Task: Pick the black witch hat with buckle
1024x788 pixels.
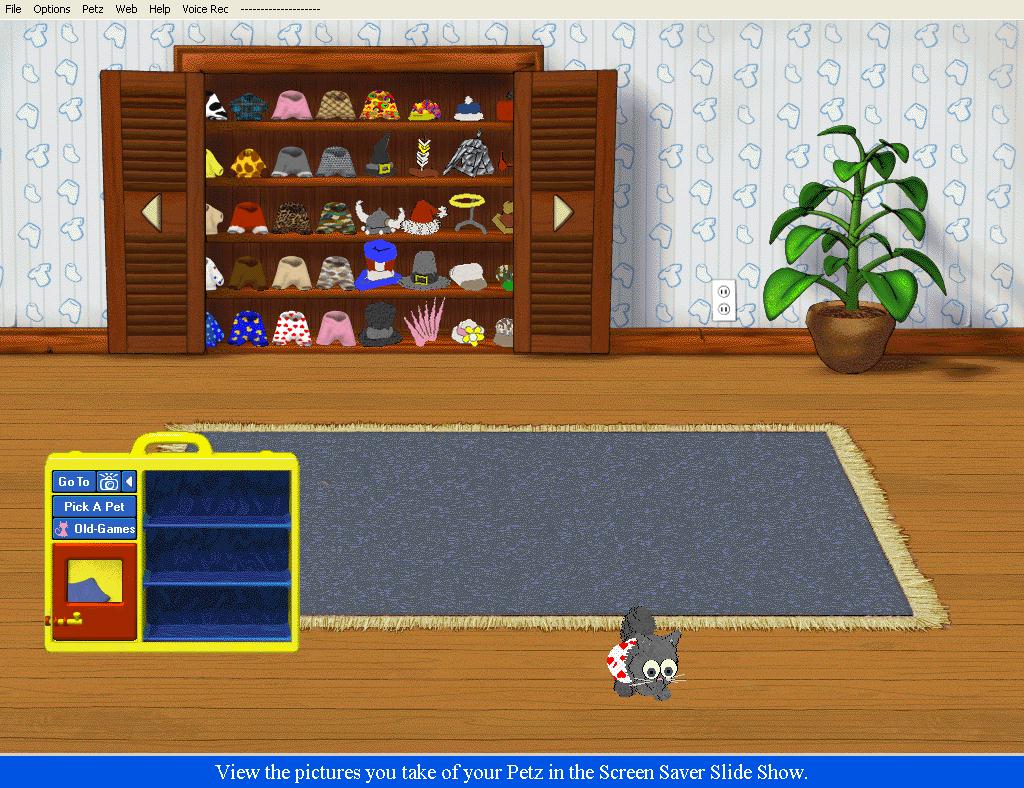Action: (380, 157)
